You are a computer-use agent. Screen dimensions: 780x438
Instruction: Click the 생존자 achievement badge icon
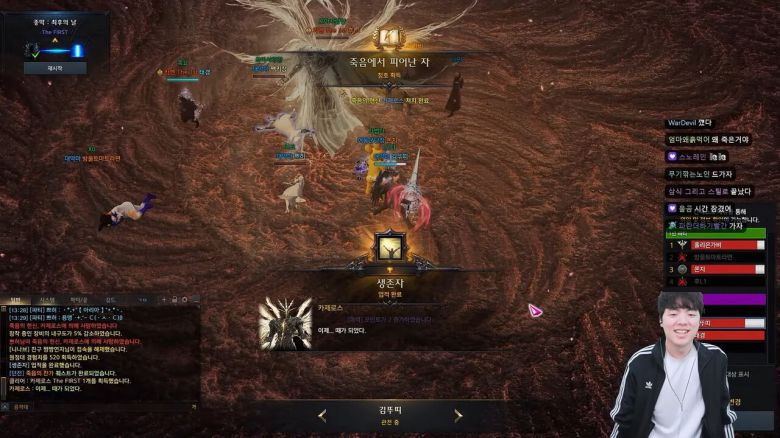[x=389, y=246]
